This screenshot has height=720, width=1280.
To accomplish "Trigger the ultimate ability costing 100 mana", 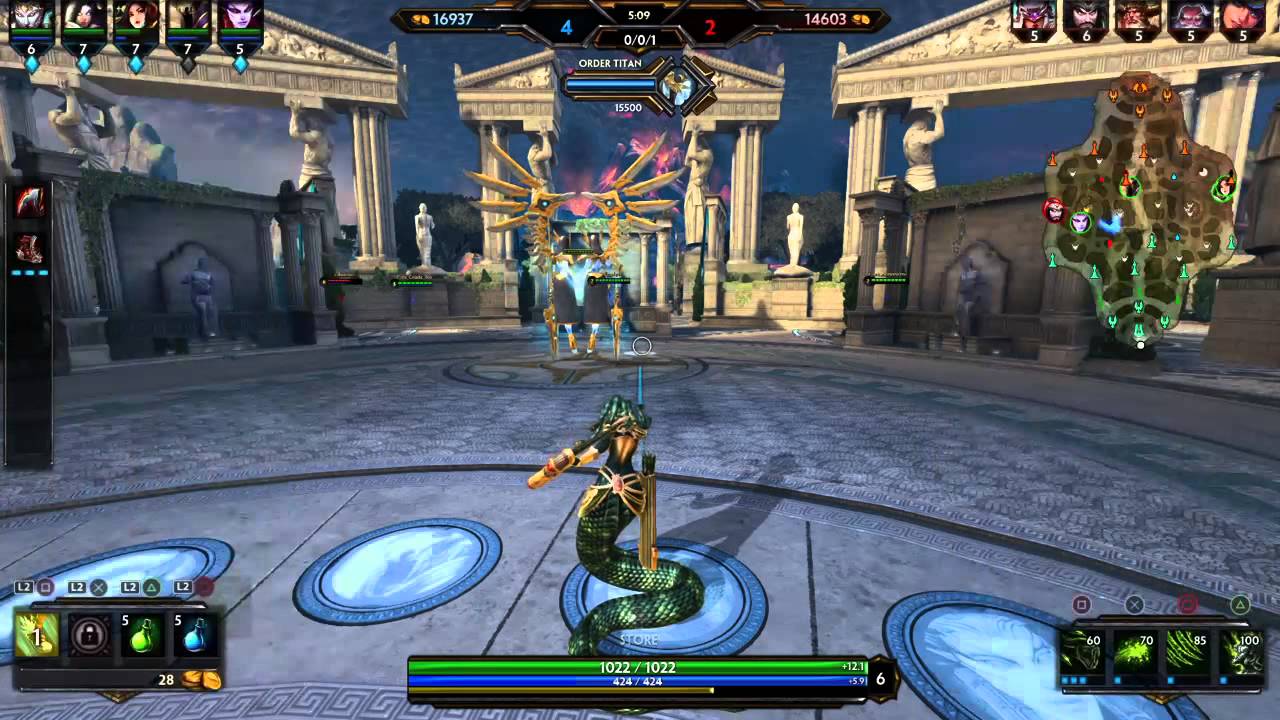I will 1240,652.
